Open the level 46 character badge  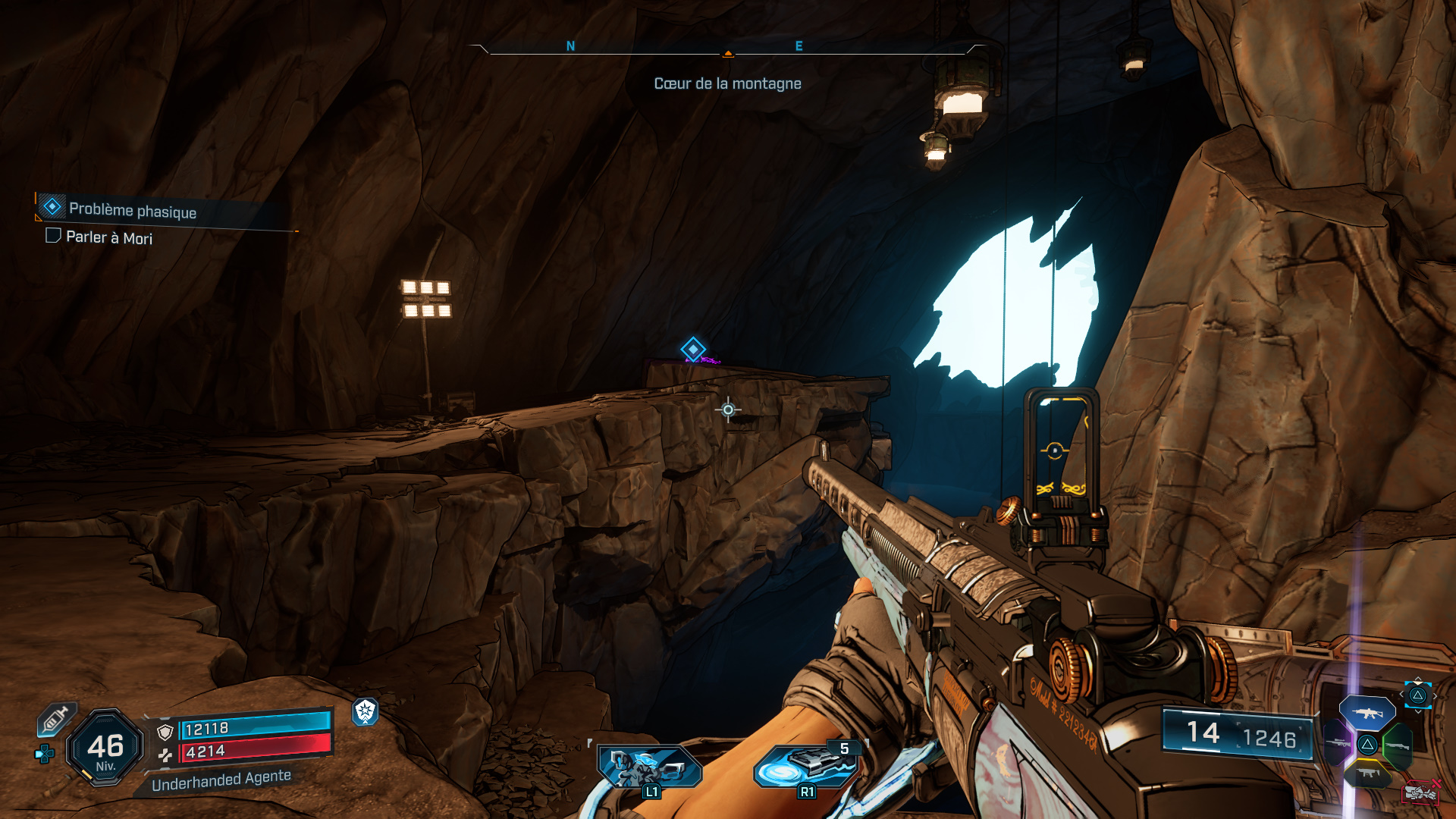coord(105,748)
